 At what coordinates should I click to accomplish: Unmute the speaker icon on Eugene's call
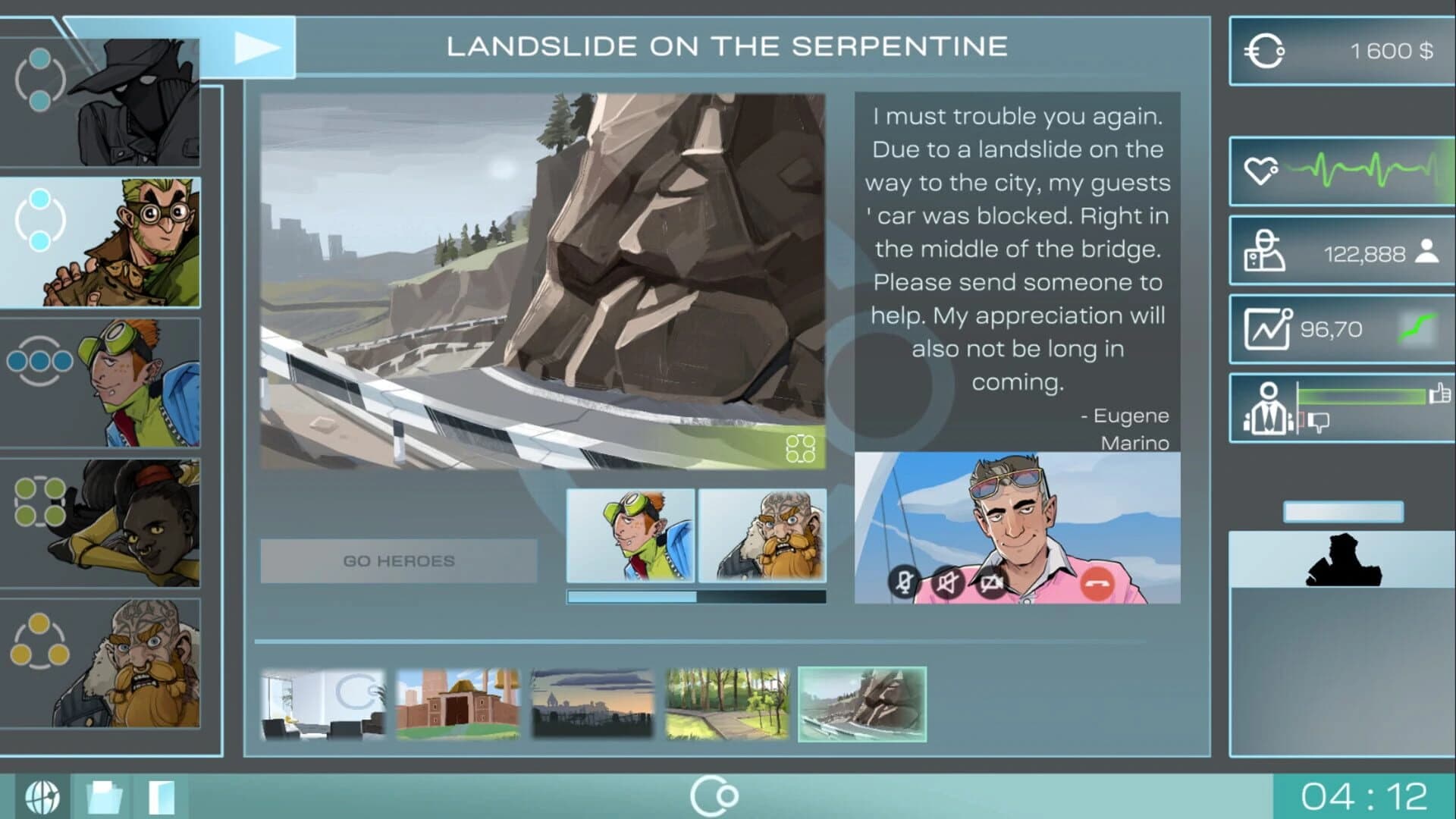tap(947, 584)
